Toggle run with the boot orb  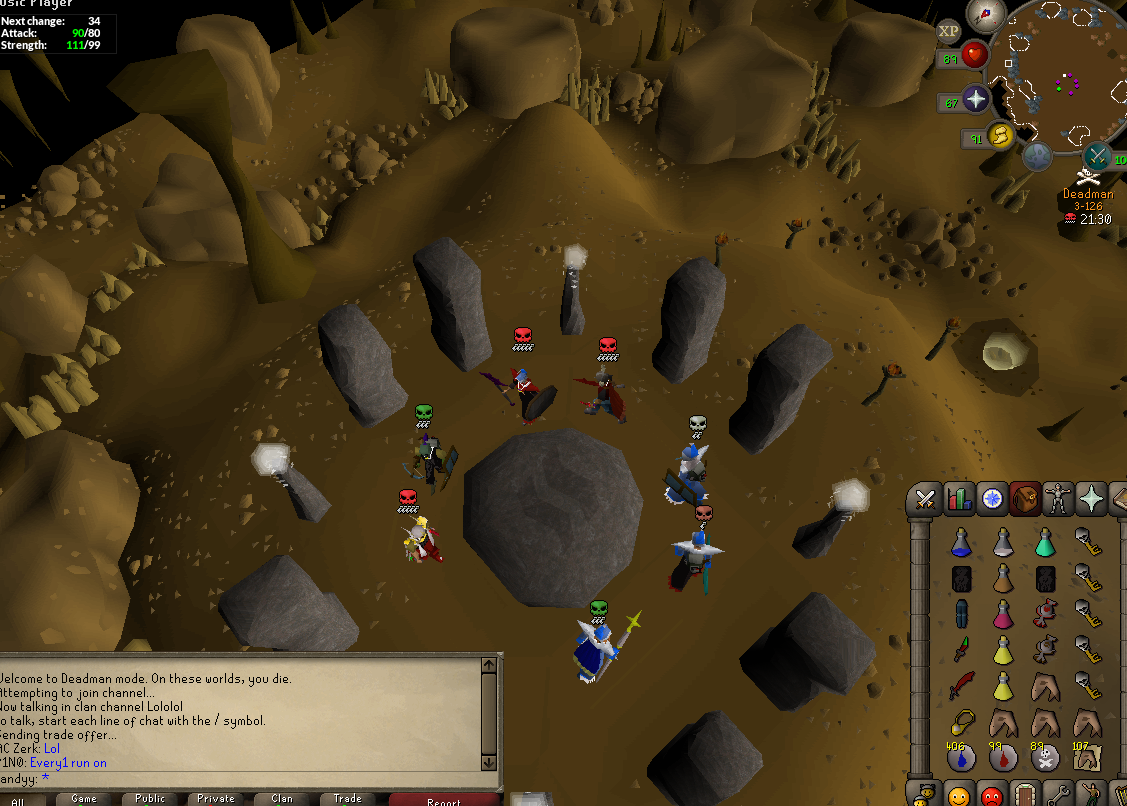tap(1000, 136)
